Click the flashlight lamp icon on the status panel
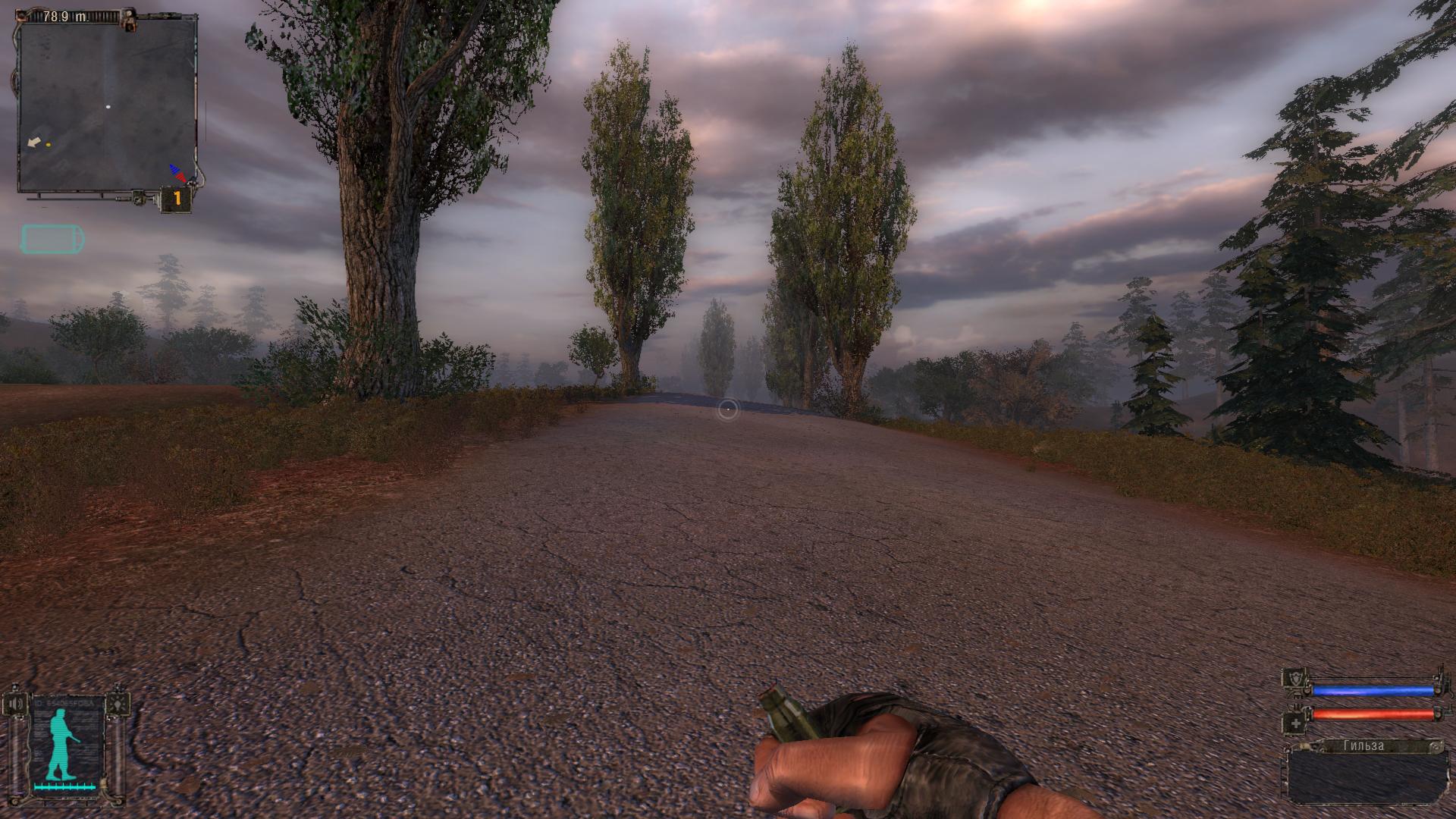1456x819 pixels. point(118,704)
